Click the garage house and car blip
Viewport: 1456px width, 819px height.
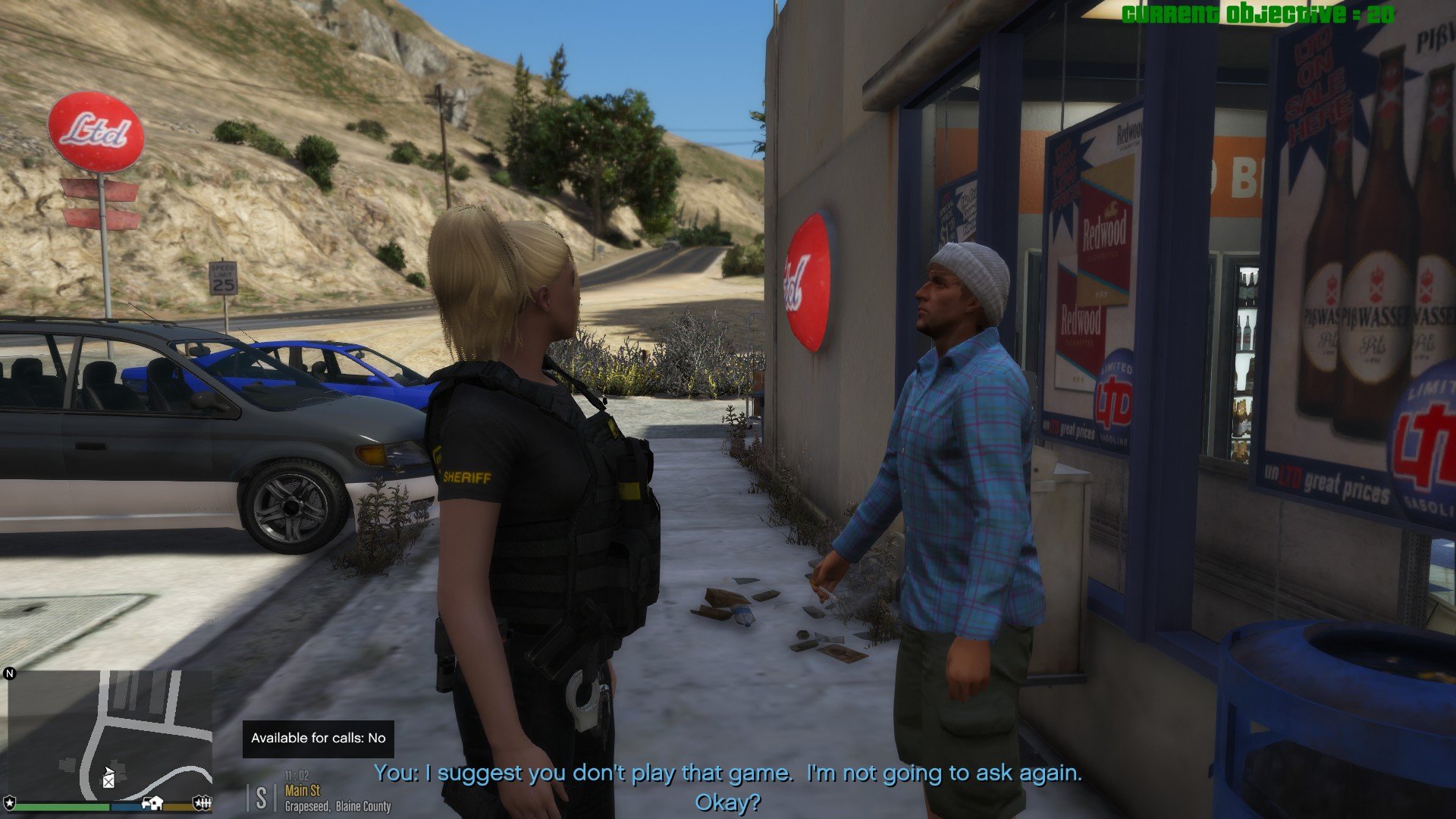click(152, 802)
